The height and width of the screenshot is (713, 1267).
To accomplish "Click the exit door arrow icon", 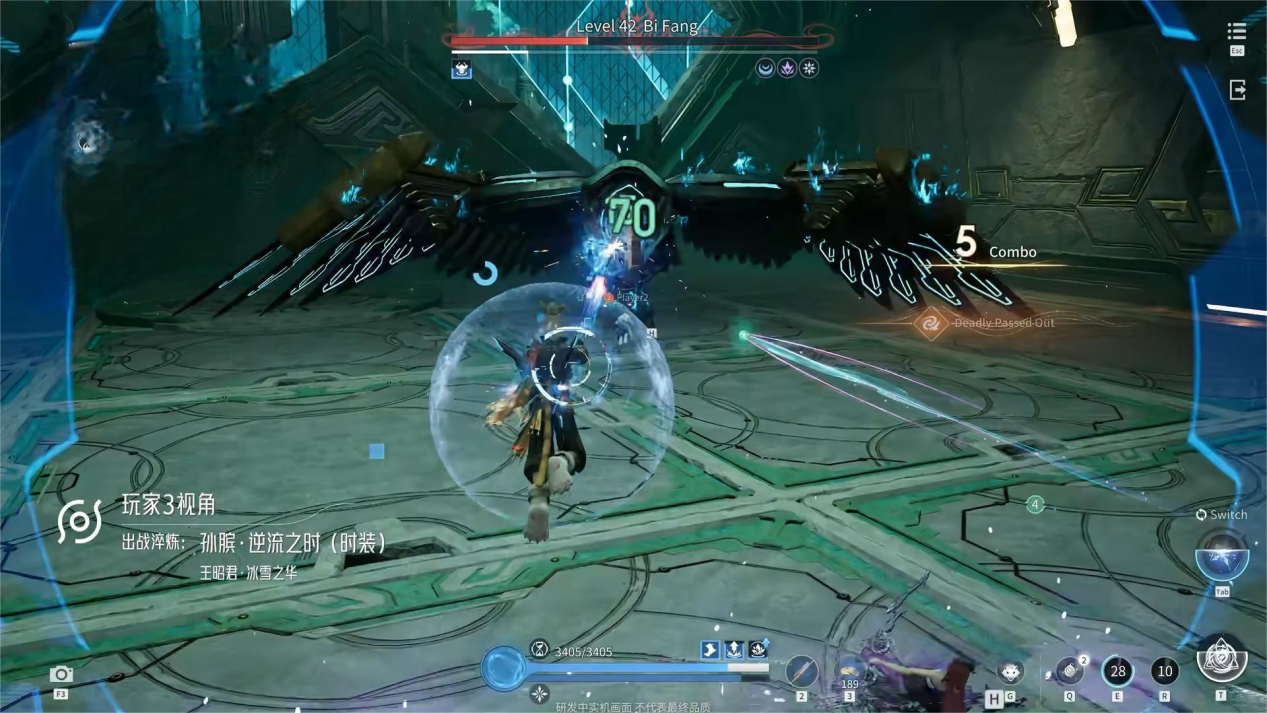I will [1237, 90].
